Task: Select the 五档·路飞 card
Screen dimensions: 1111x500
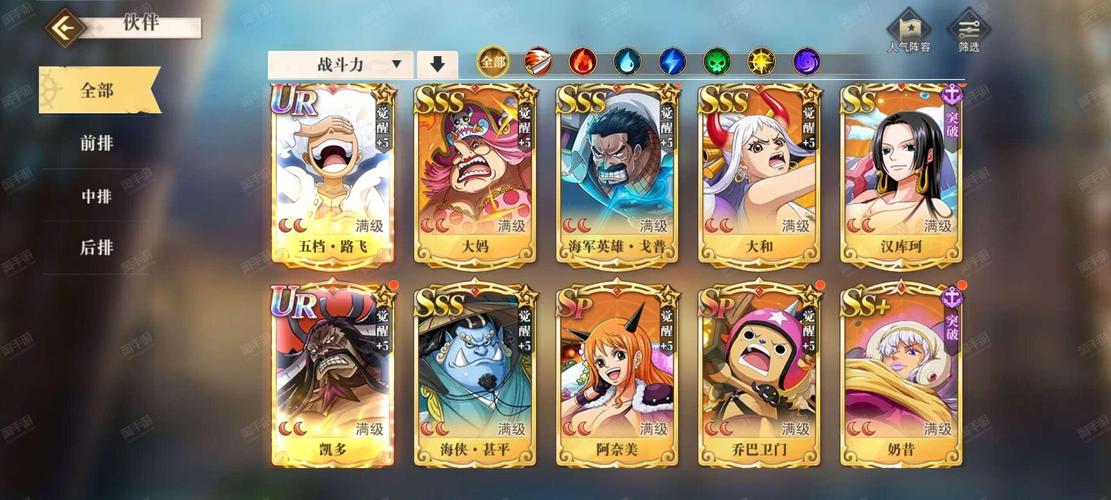Action: coord(333,175)
